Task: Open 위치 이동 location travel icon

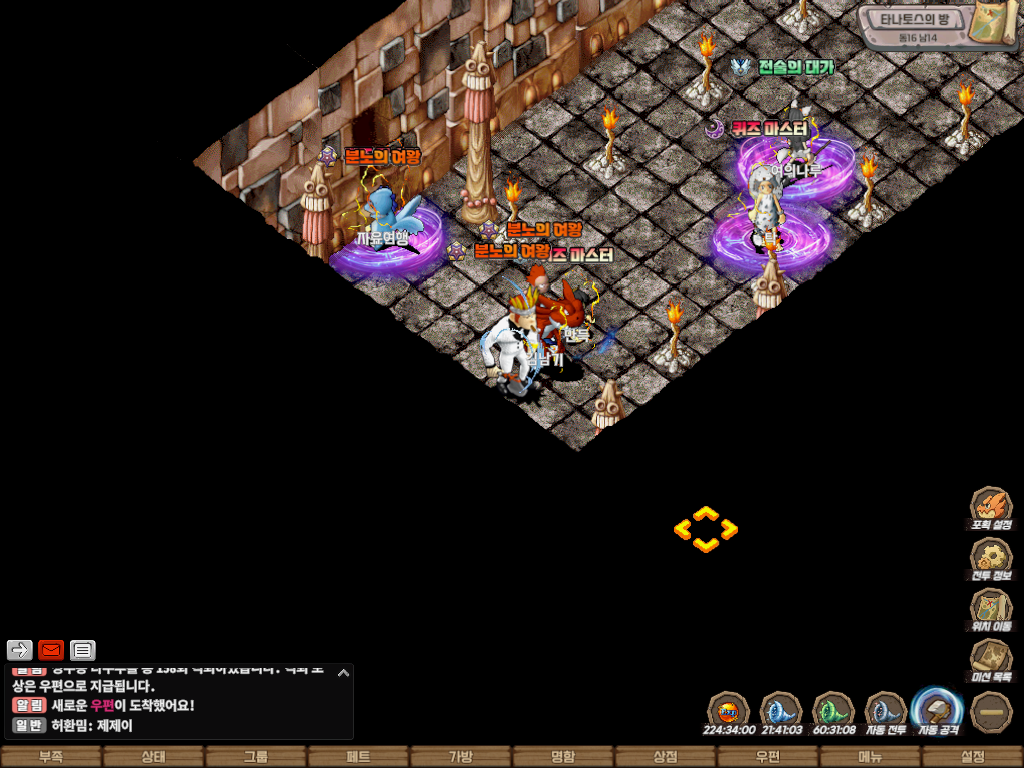Action: 991,609
